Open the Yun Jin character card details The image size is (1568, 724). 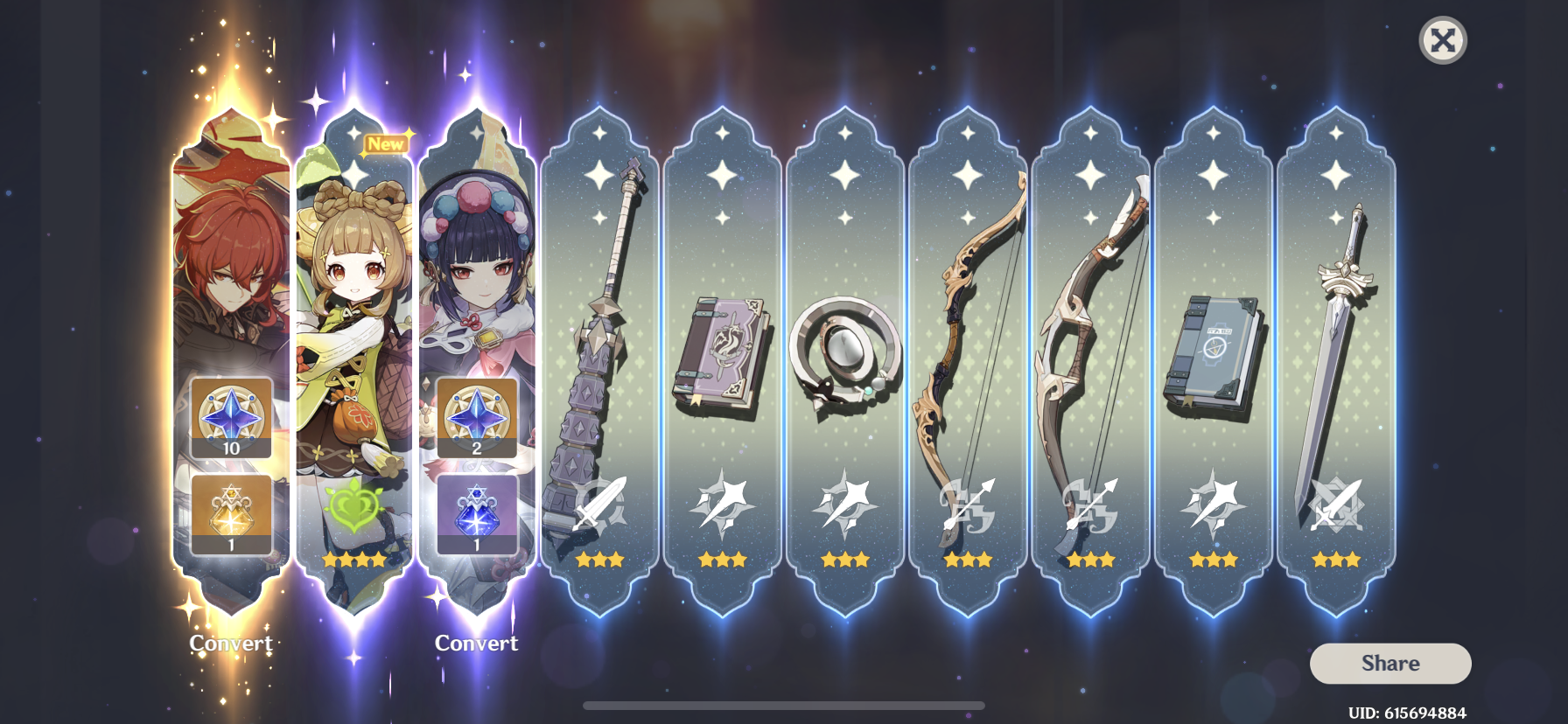476,262
